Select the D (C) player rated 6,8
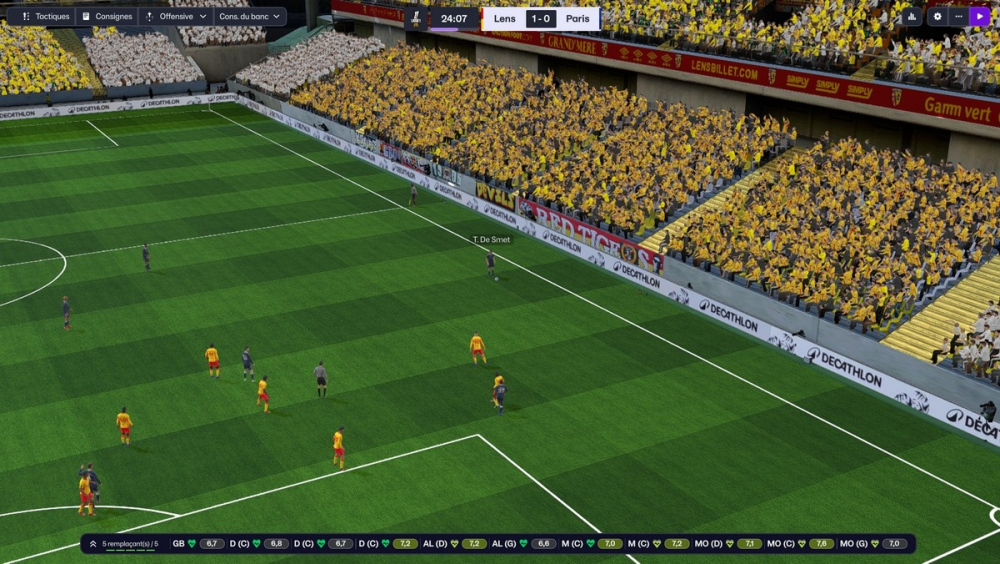This screenshot has width=1000, height=564. pyautogui.click(x=258, y=544)
